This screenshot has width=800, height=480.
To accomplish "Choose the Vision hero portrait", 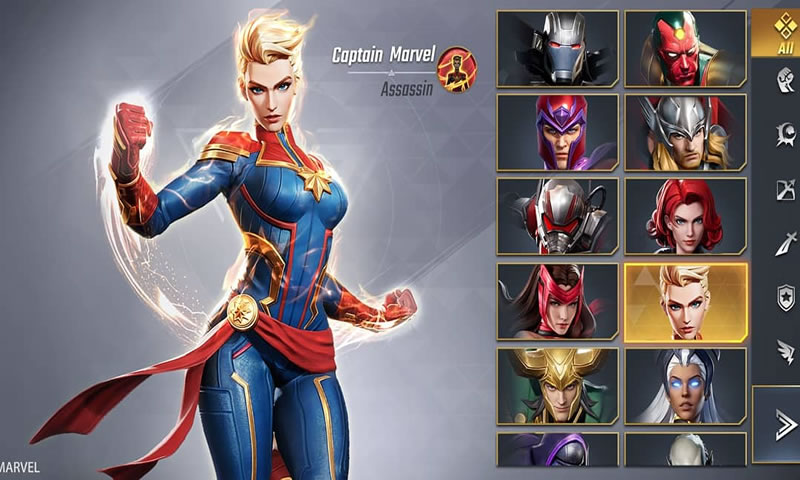I will click(686, 48).
